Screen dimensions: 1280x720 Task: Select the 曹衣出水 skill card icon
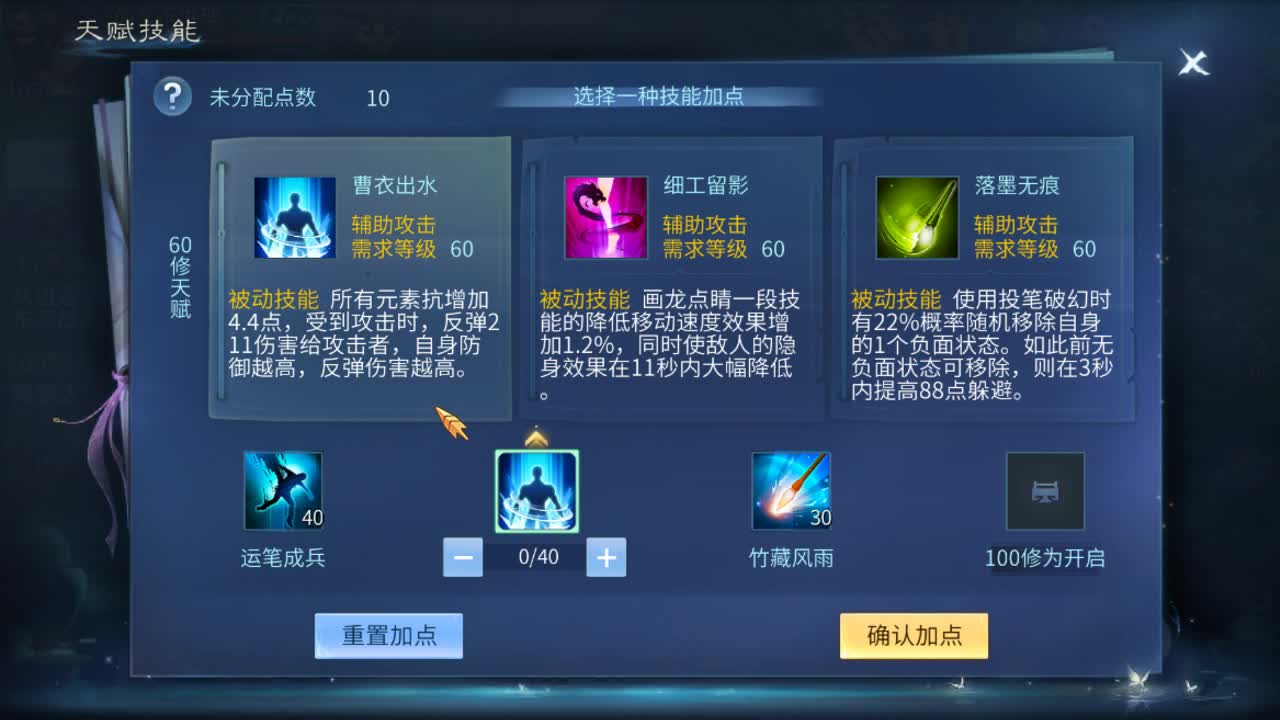coord(293,219)
